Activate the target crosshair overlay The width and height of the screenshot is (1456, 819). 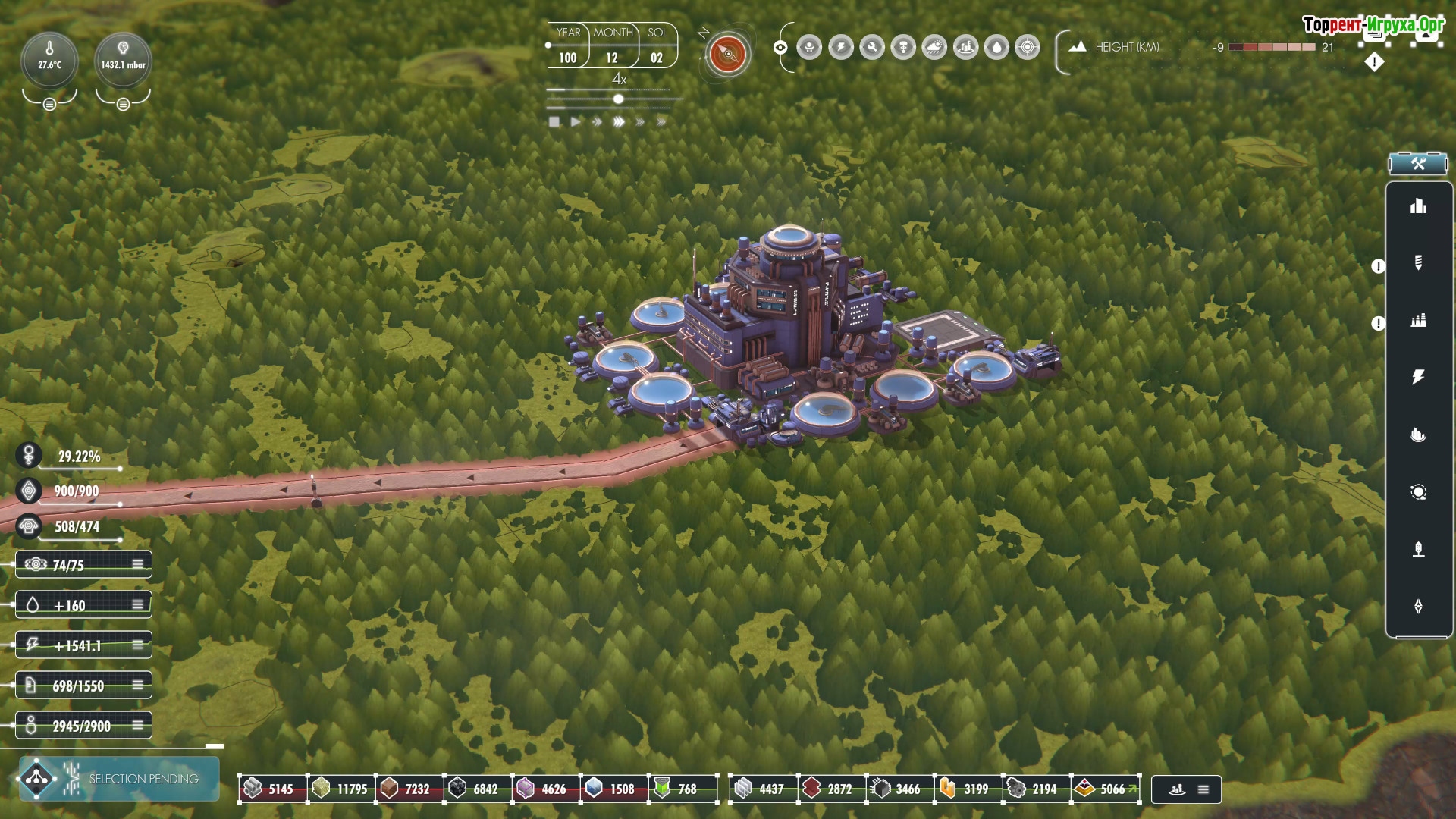(1028, 48)
